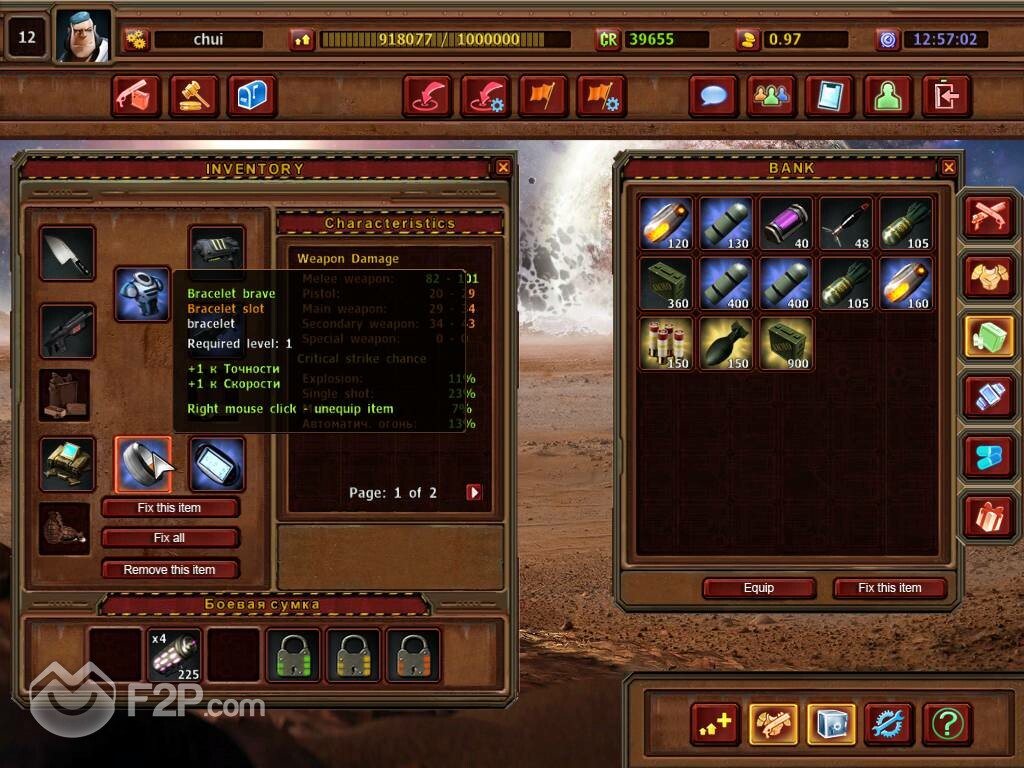Remove this item from equipment
1024x768 pixels.
coord(170,570)
